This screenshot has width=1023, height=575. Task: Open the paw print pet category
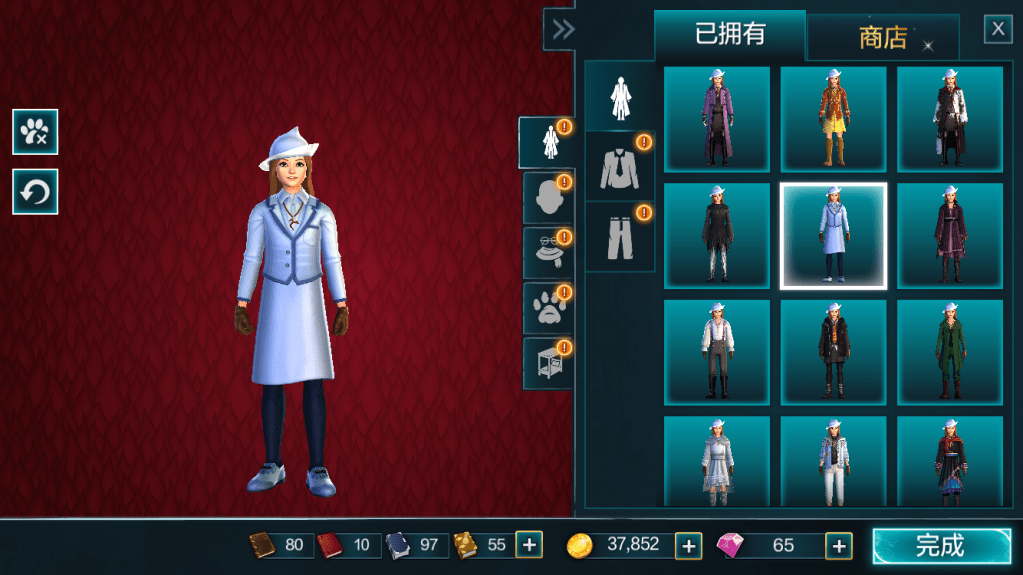coord(548,308)
